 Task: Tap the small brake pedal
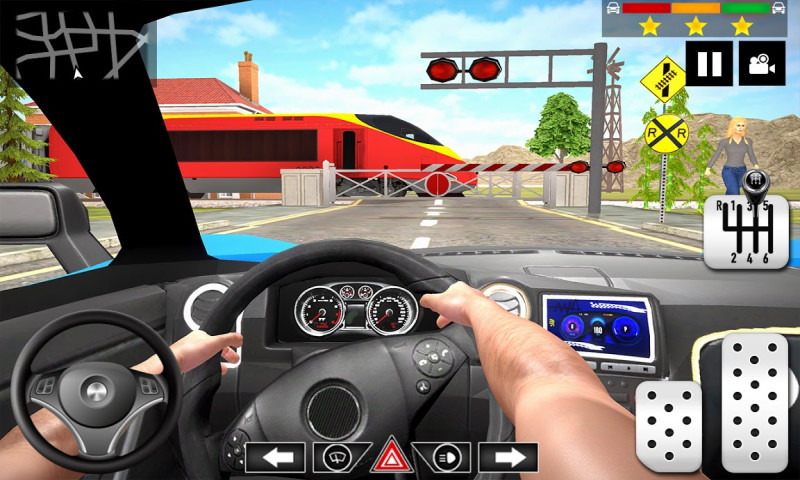click(669, 426)
